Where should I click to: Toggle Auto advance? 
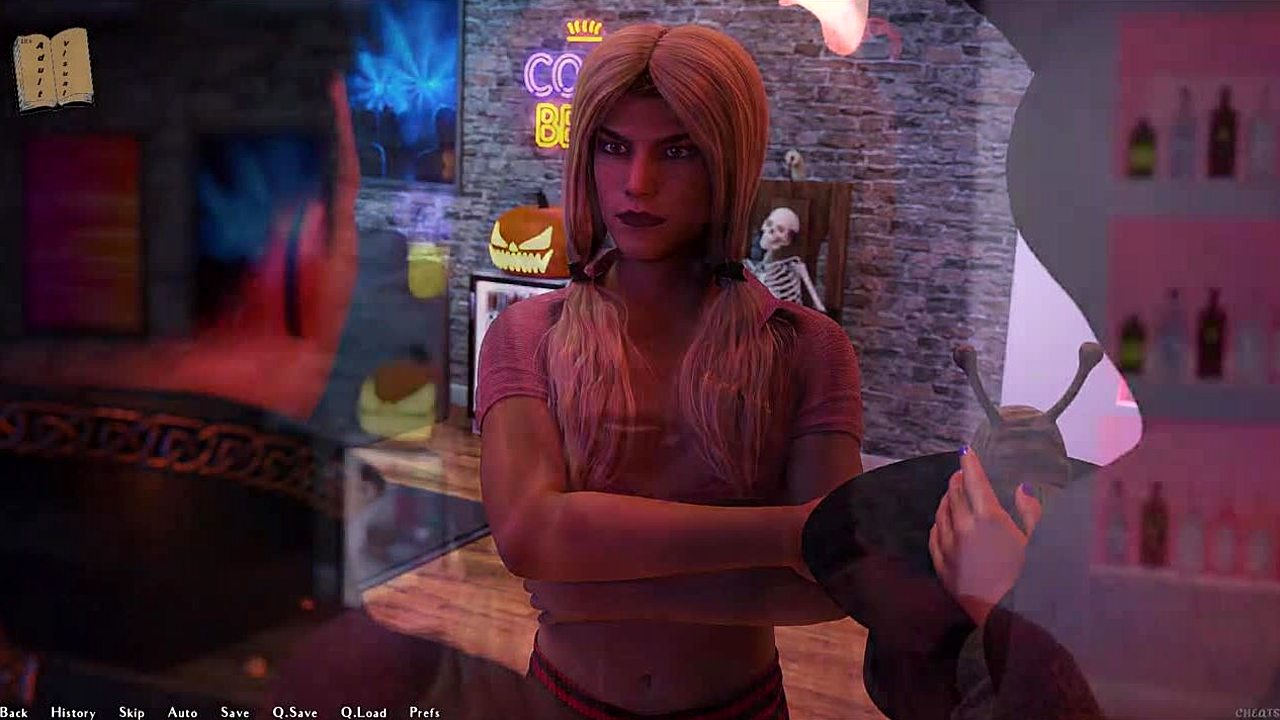click(182, 712)
